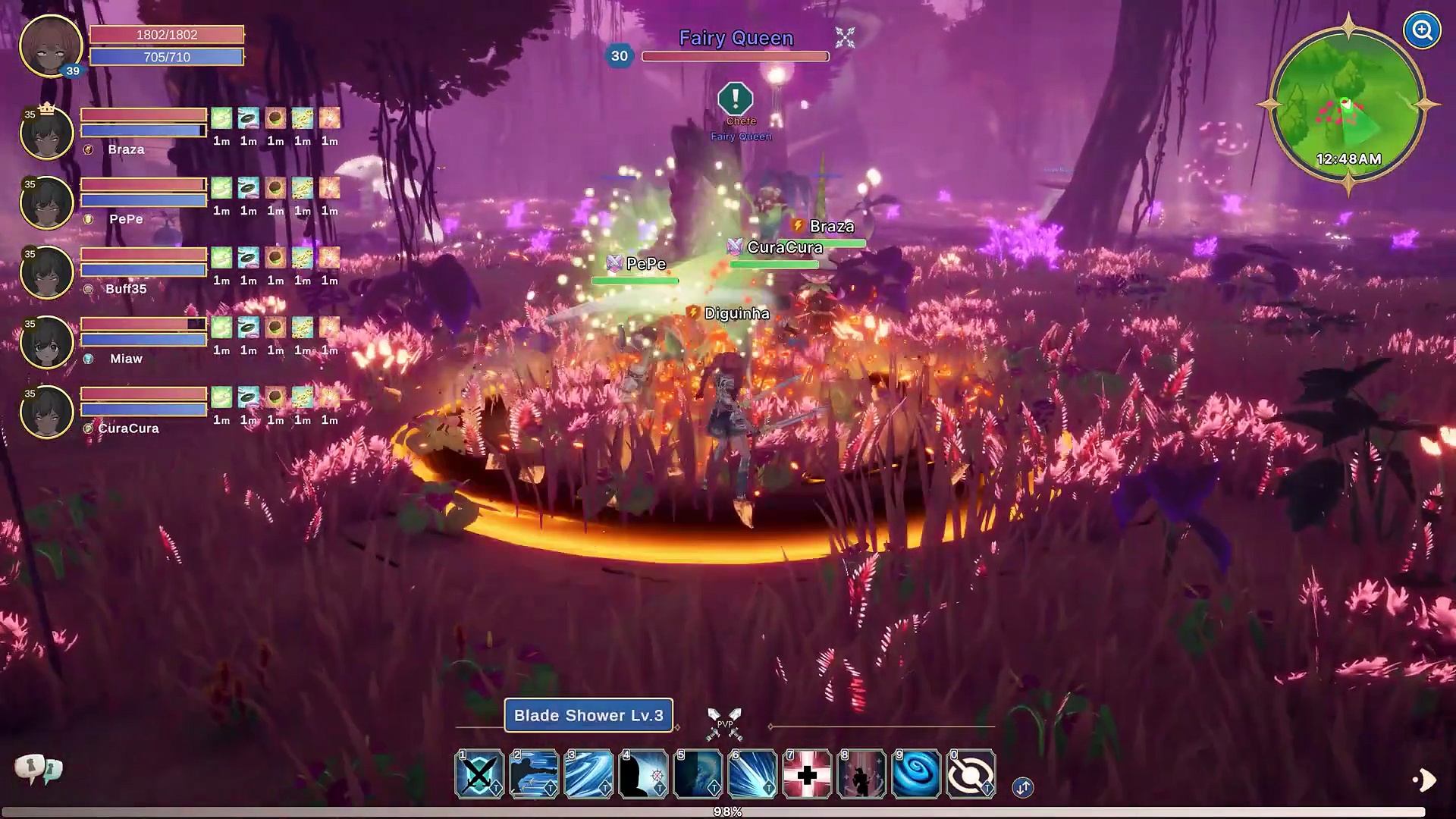
Task: Toggle the crossed-out eye stealth skill
Action: coord(971,774)
